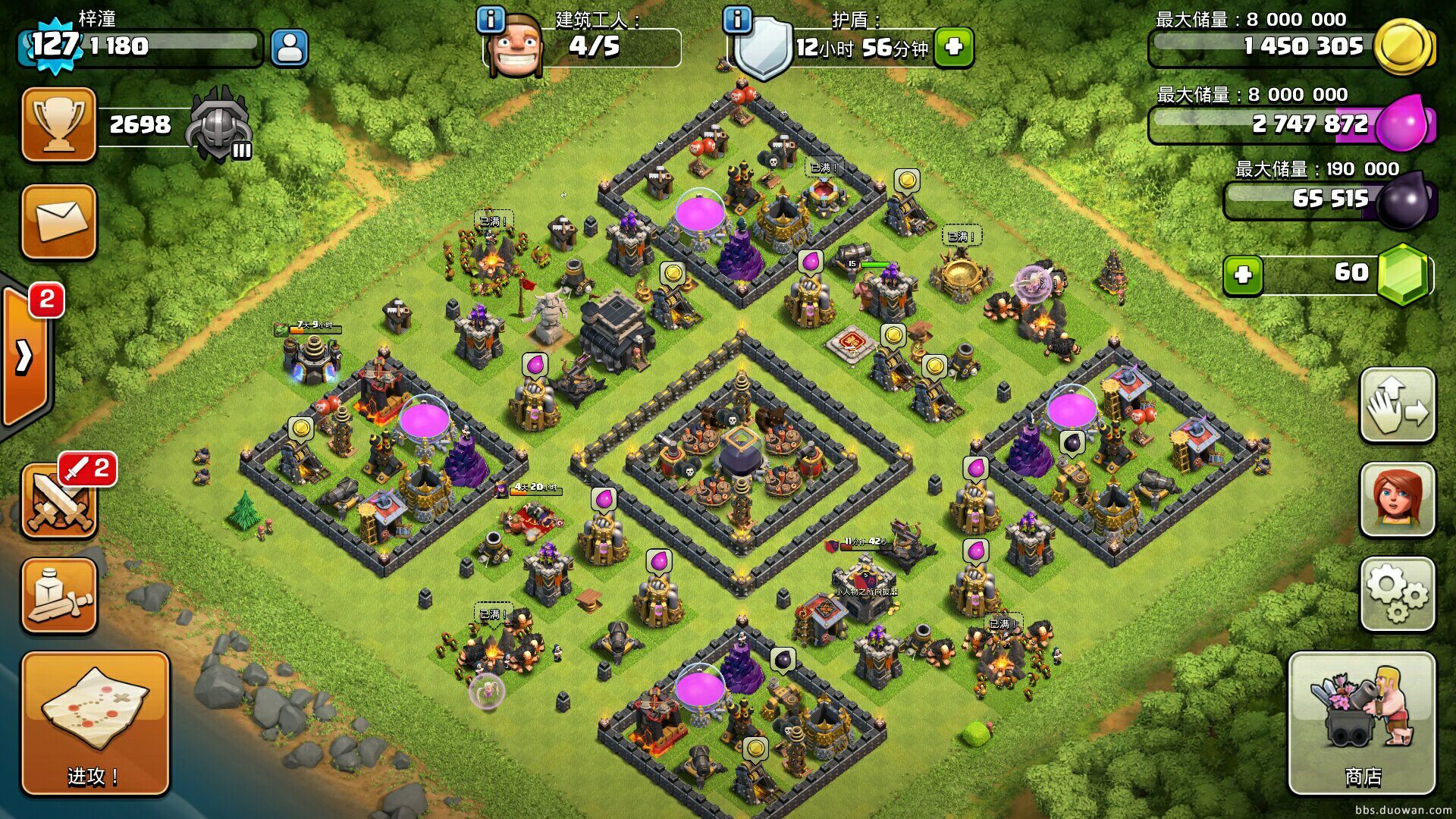Add shield time with the green plus
The height and width of the screenshot is (819, 1456).
click(x=953, y=48)
